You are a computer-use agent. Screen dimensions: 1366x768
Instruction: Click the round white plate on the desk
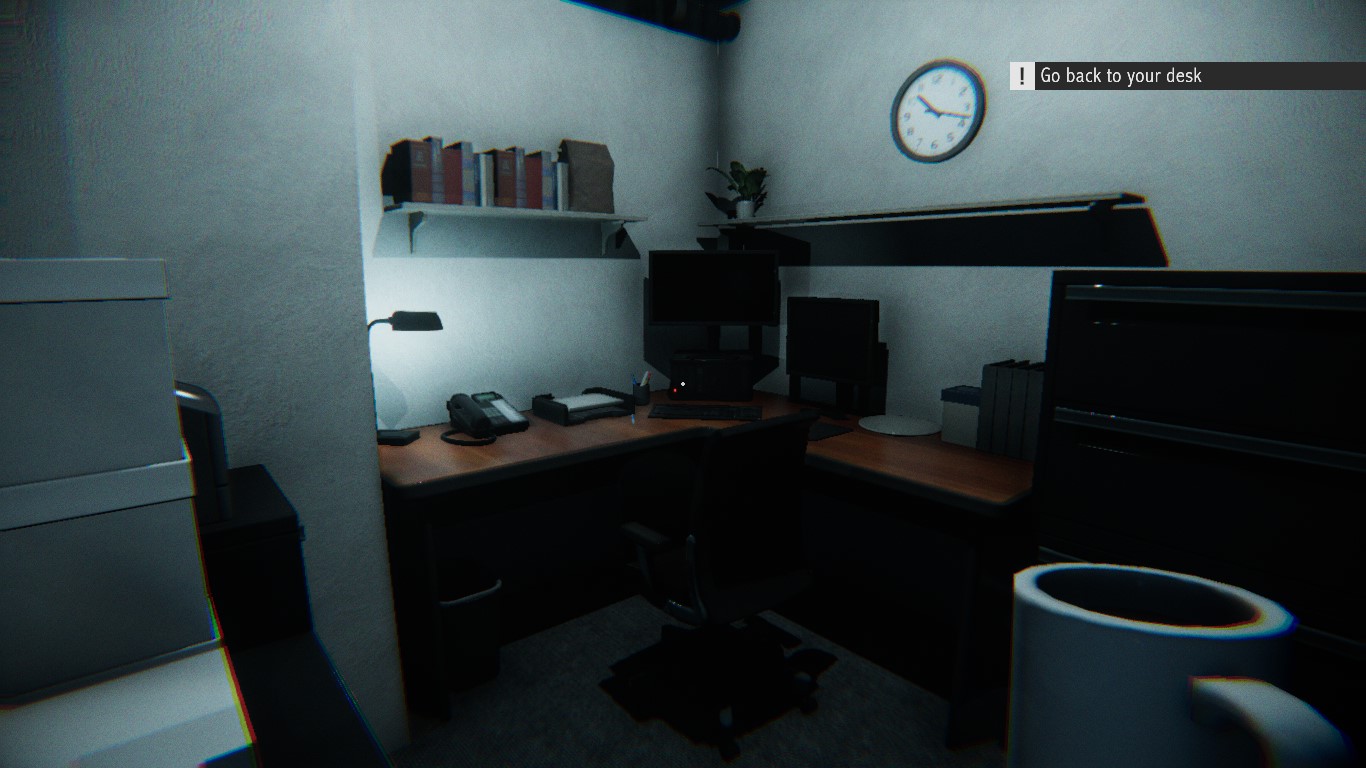[x=898, y=426]
